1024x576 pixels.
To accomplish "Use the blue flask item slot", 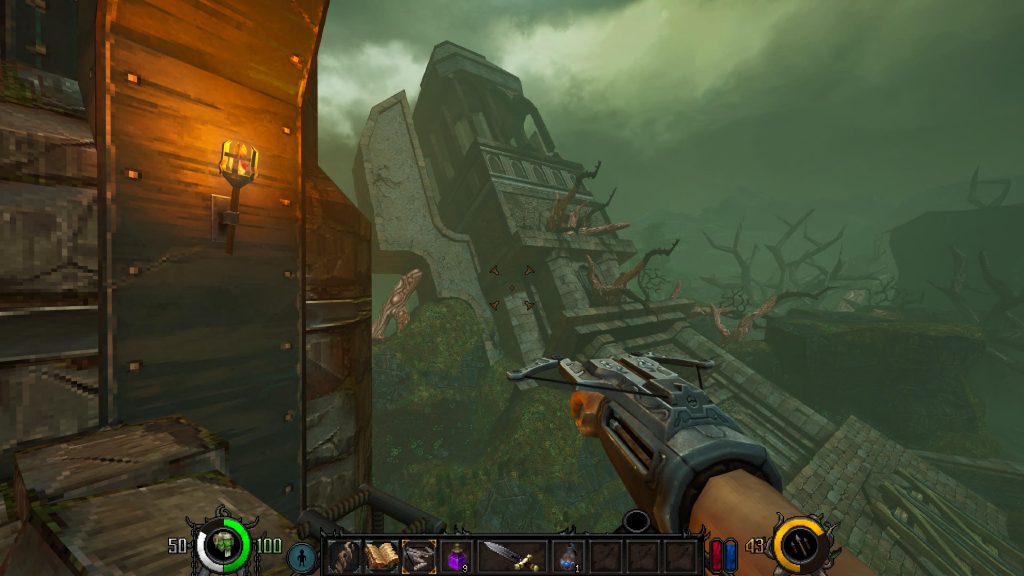I will click(x=568, y=557).
